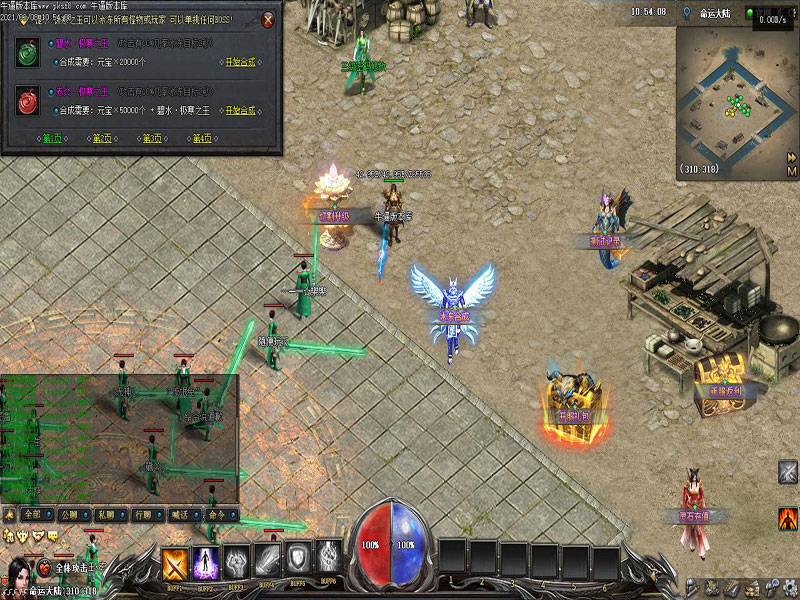800x600 pixels.
Task: Show 第4页 of the synthesis list
Action: 202,138
